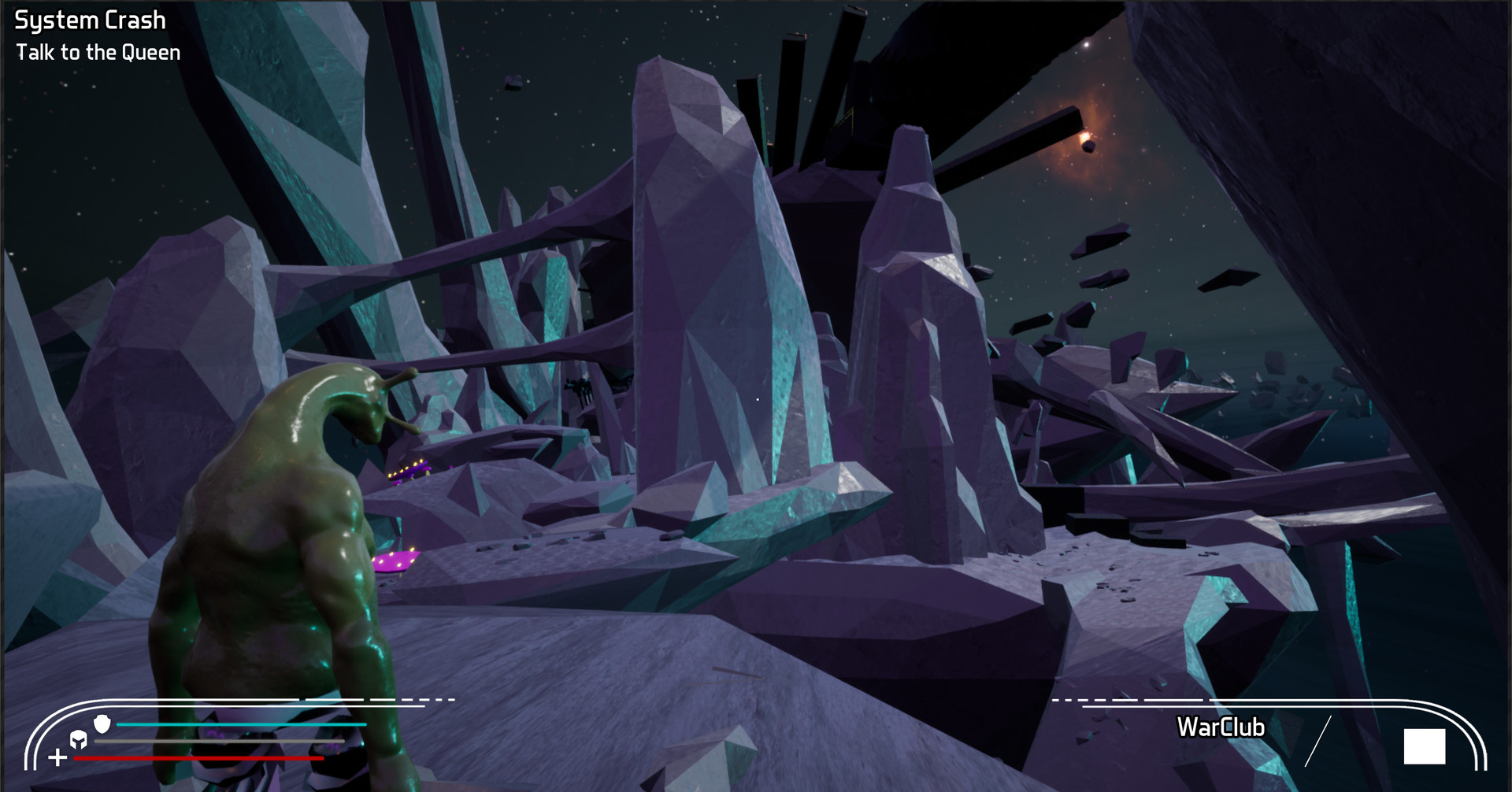This screenshot has height=792, width=1512.
Task: Click the small white crosshair dot center screen
Action: coord(756,400)
